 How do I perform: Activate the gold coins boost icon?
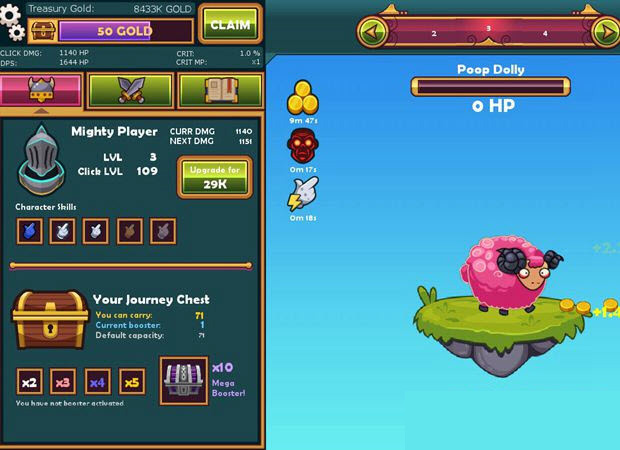(302, 98)
